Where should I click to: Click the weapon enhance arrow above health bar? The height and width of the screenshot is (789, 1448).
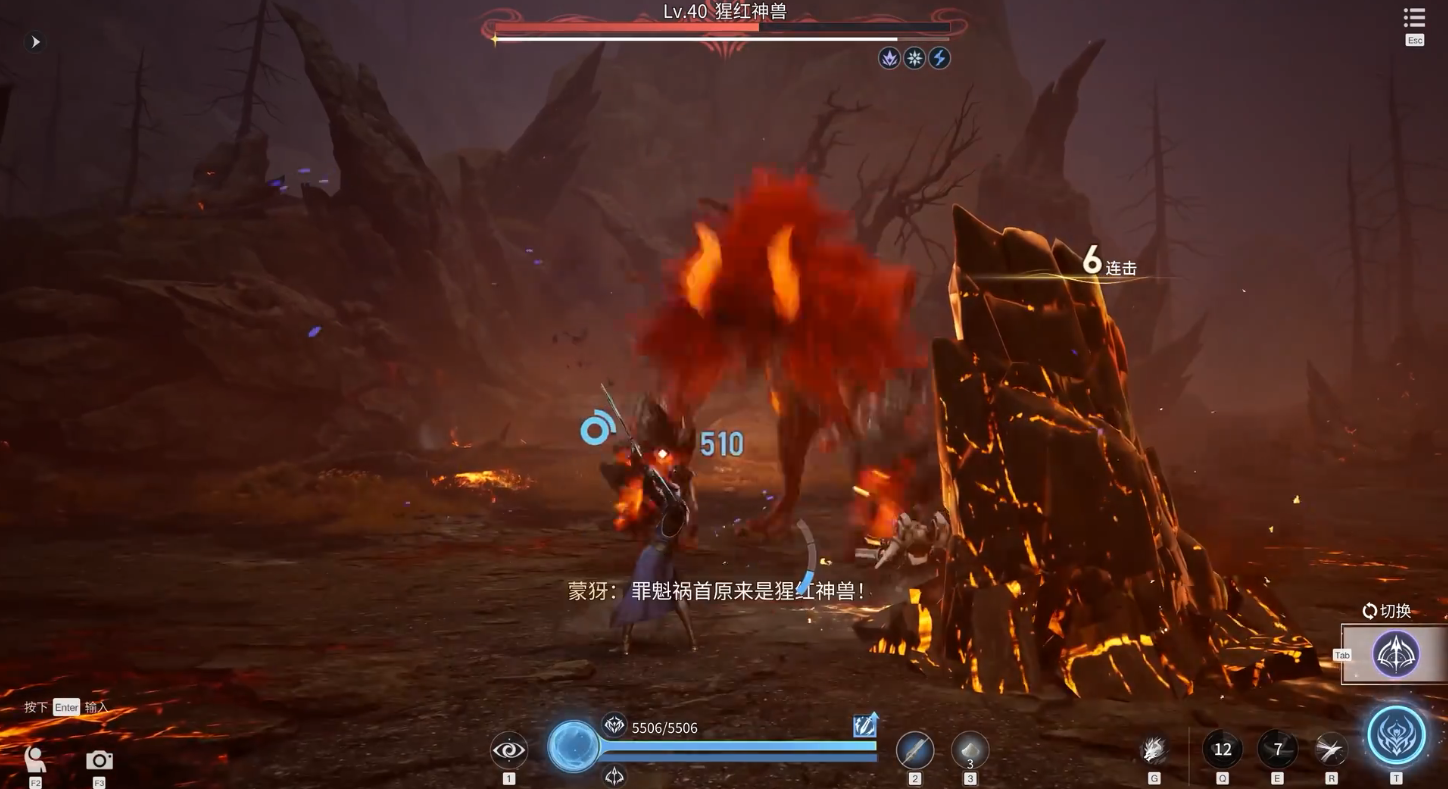click(864, 723)
